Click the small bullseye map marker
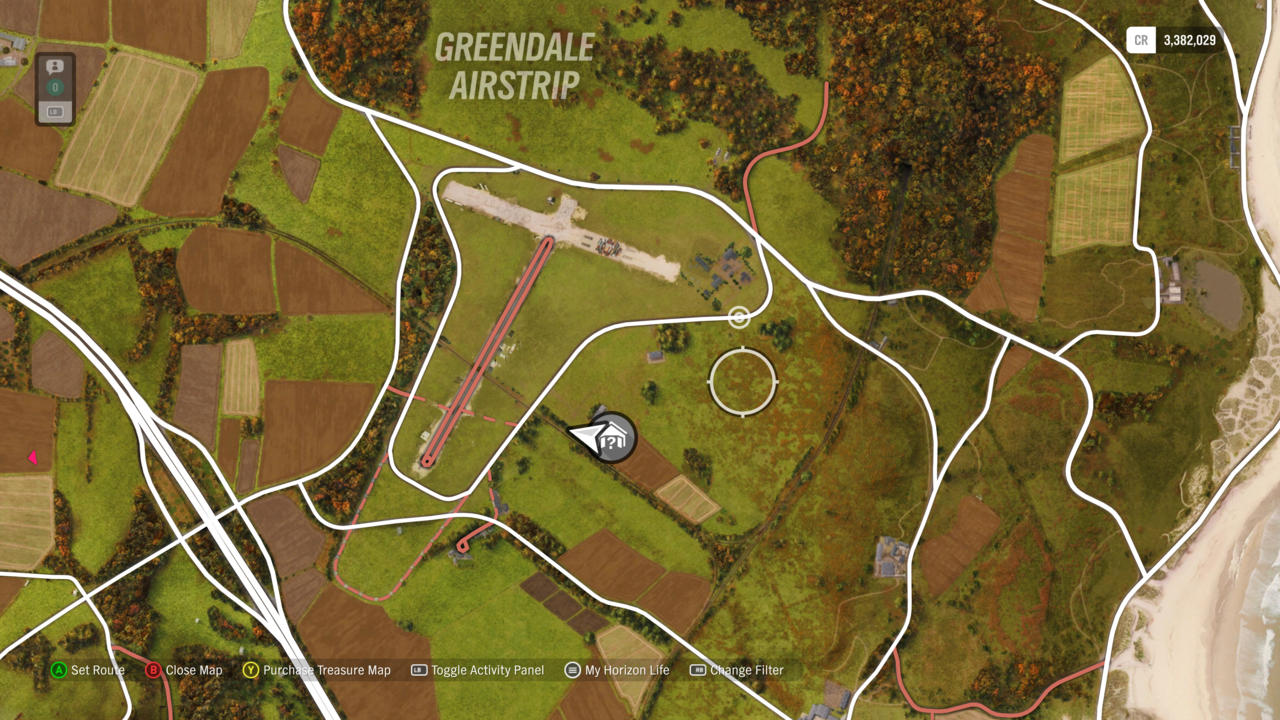1280x720 pixels. click(x=739, y=318)
